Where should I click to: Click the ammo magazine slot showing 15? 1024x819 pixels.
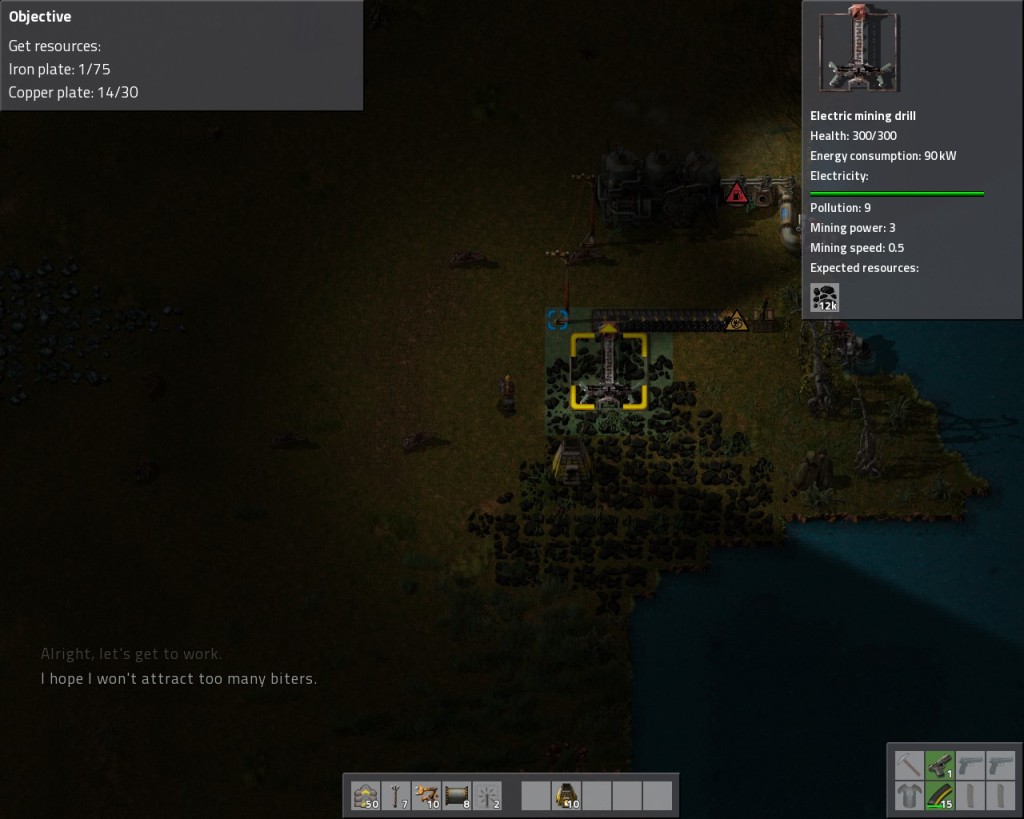939,797
